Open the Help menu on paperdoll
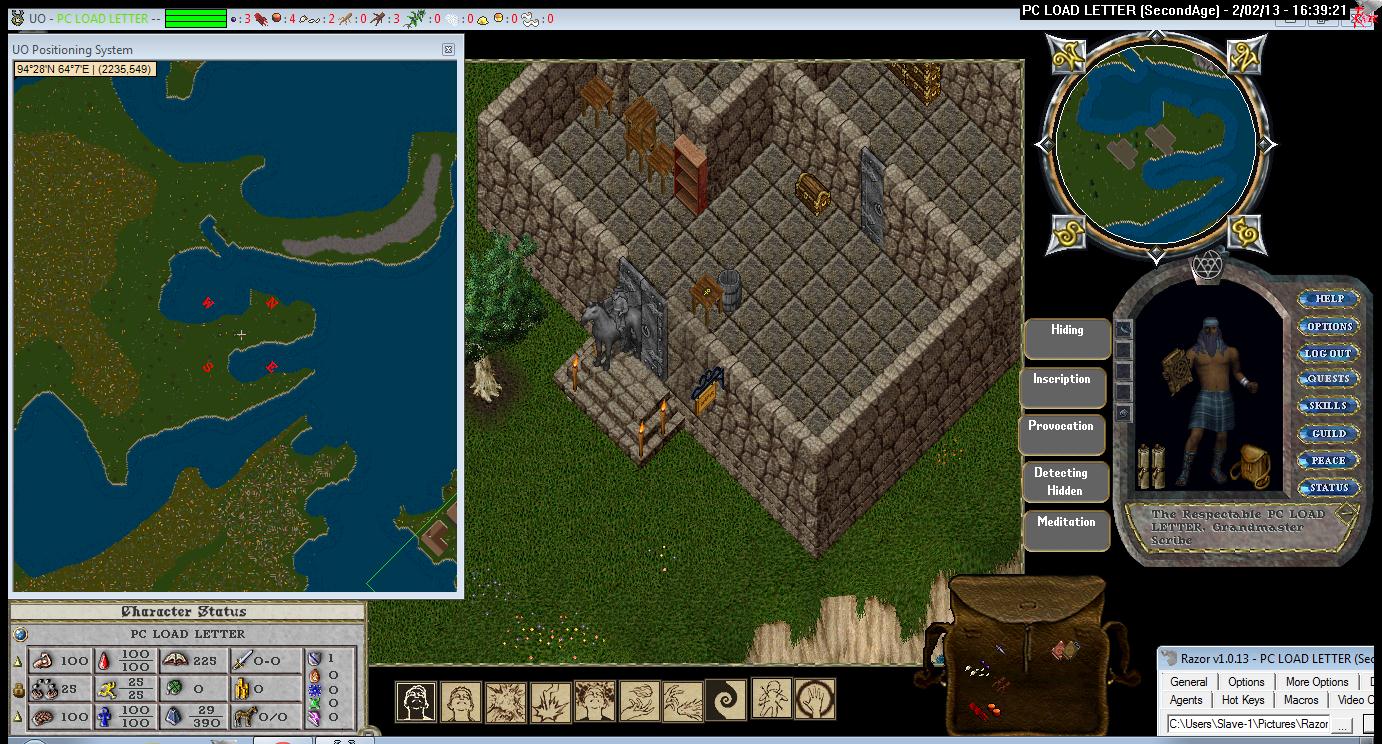Image resolution: width=1382 pixels, height=744 pixels. coord(1328,299)
